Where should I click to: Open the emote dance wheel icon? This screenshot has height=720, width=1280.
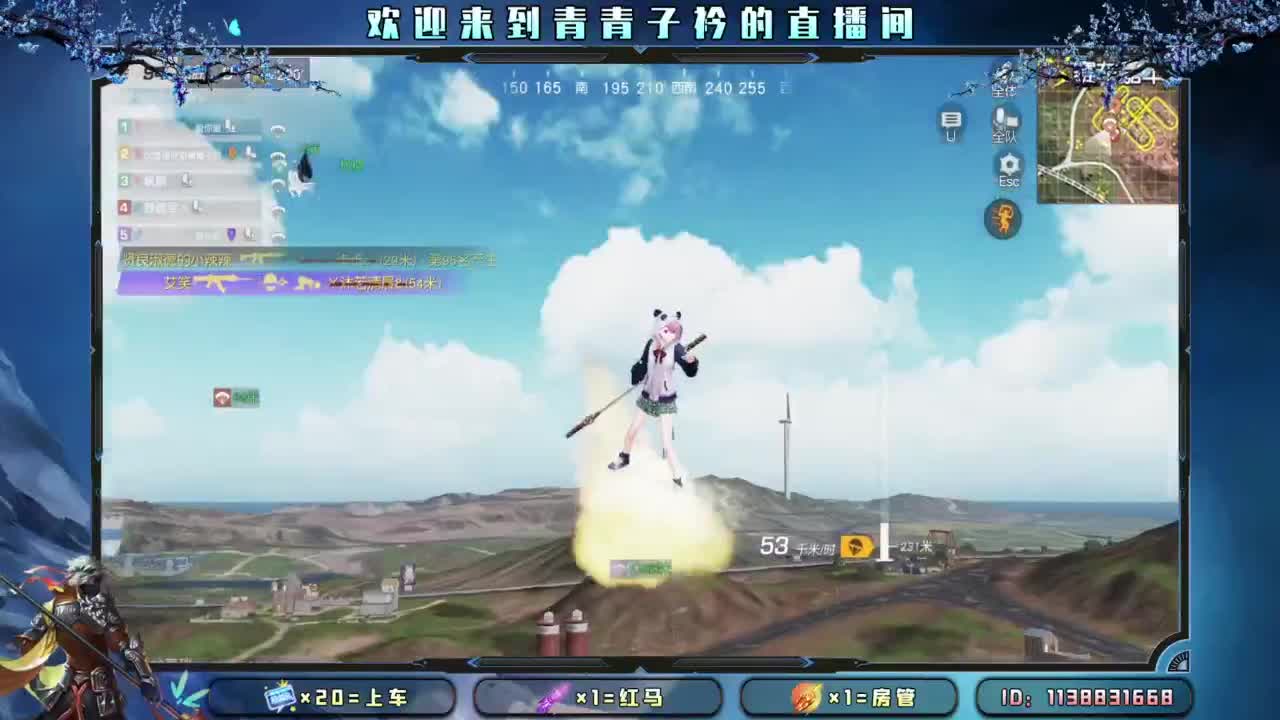pos(1003,217)
